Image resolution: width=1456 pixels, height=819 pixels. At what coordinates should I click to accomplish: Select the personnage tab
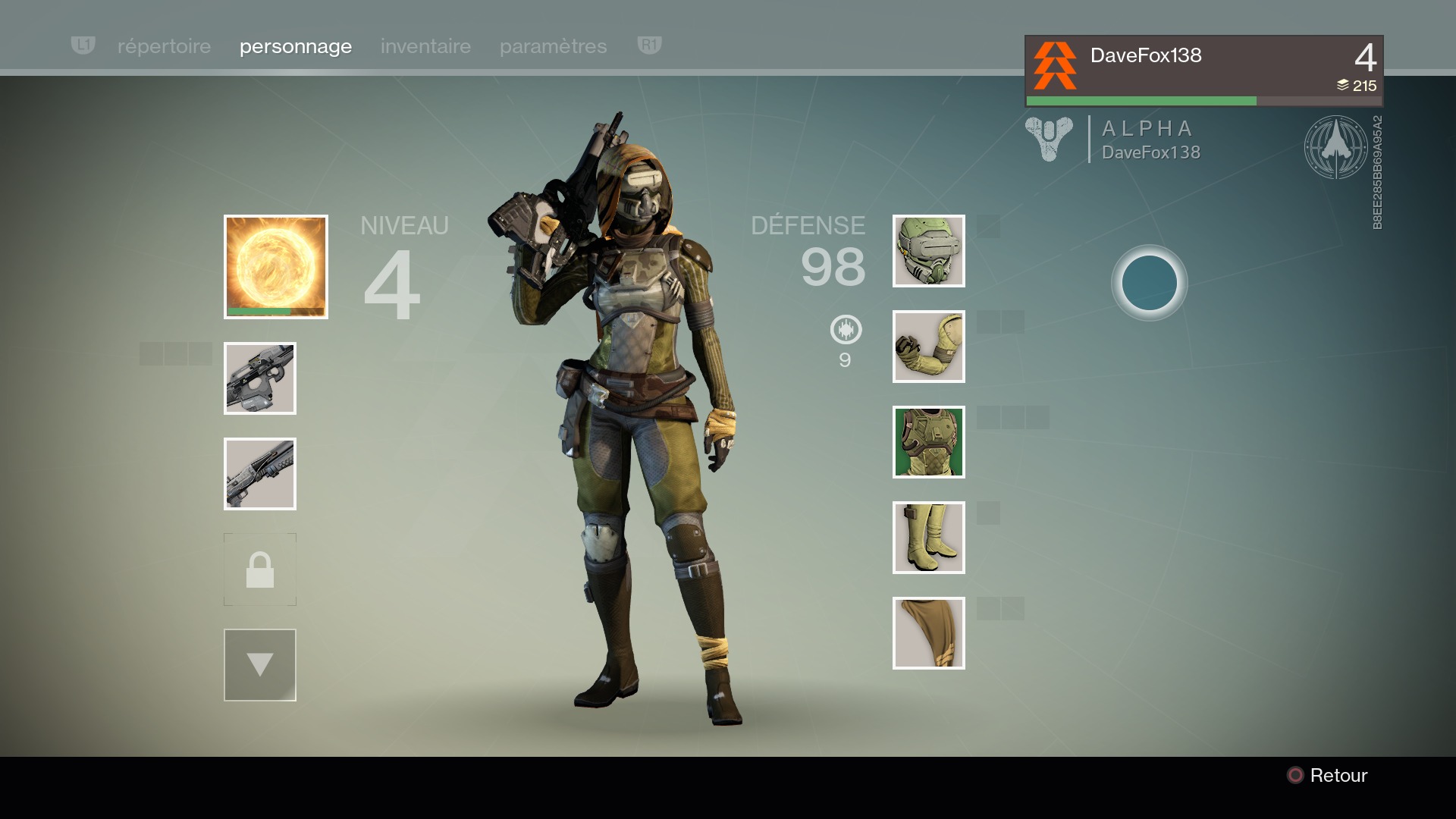coord(296,46)
